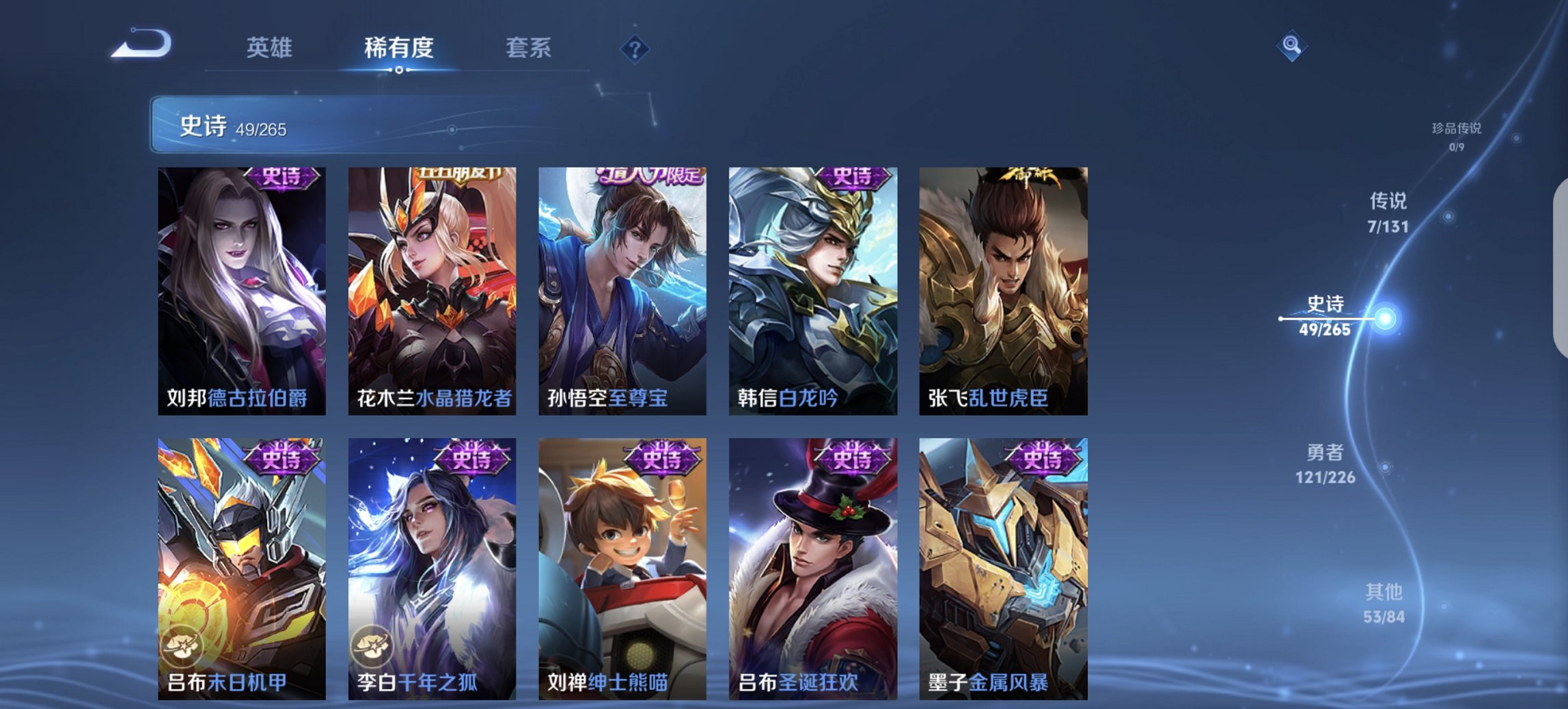Switch to the 英雄 tab

coord(271,48)
